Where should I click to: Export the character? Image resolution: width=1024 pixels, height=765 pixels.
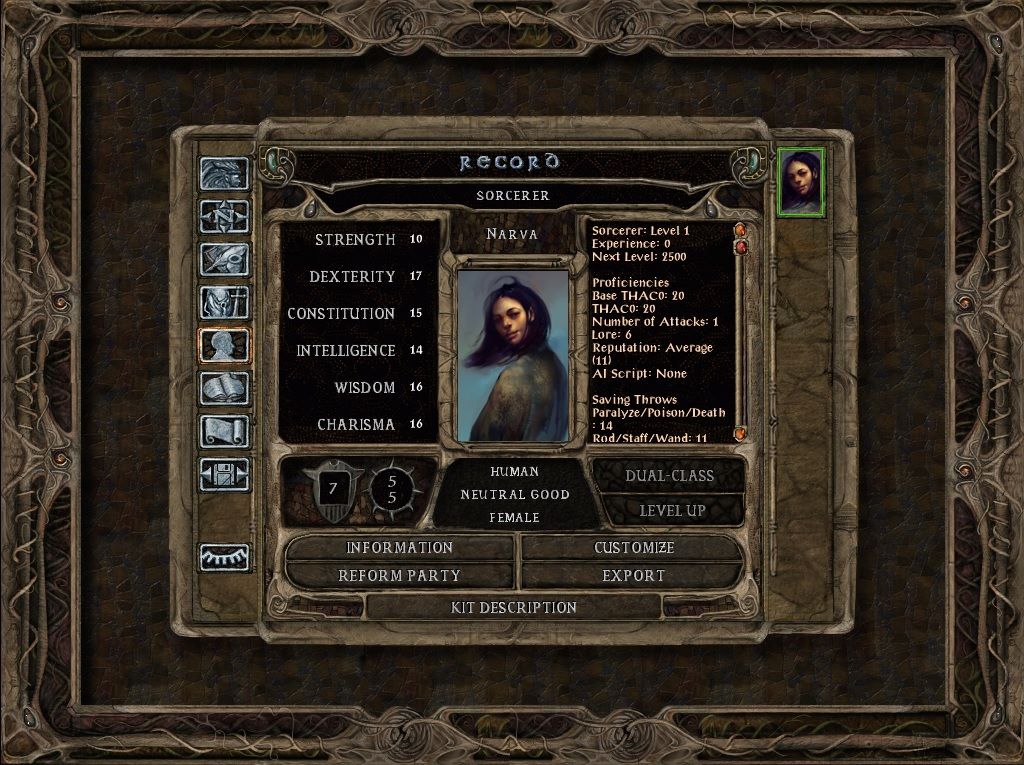click(634, 576)
